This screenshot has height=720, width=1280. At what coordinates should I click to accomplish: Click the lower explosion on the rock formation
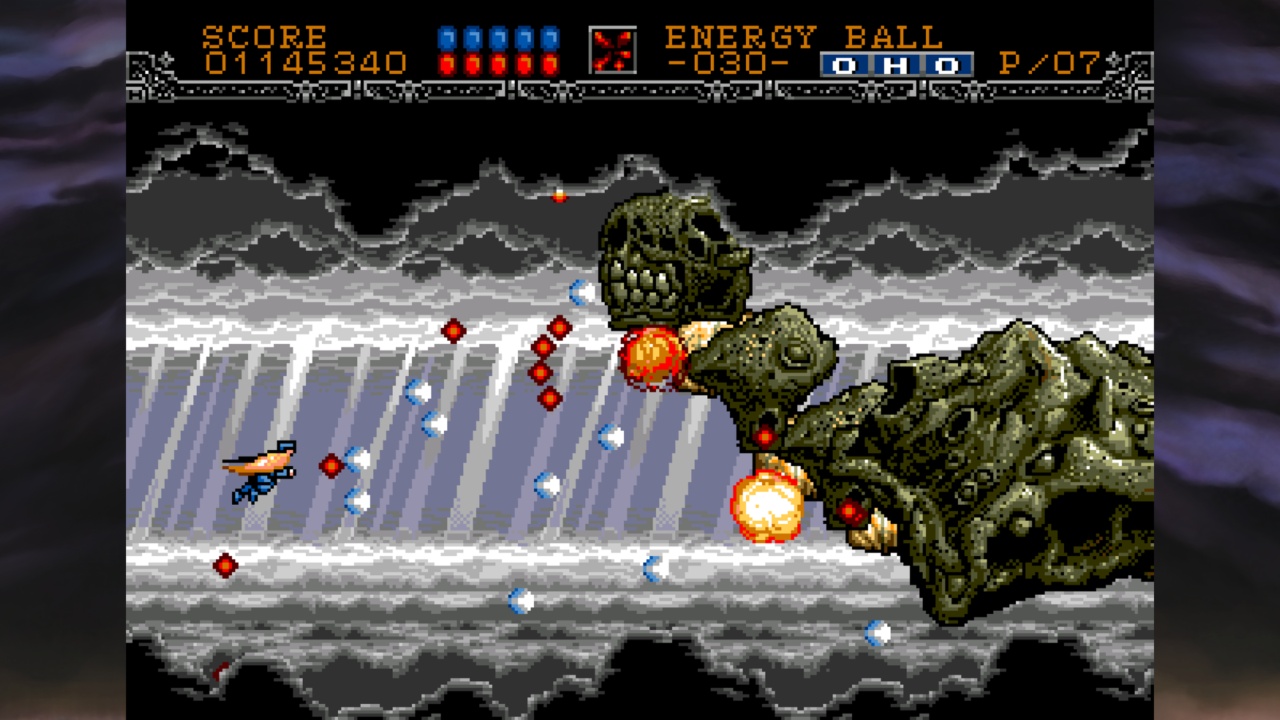tap(768, 505)
